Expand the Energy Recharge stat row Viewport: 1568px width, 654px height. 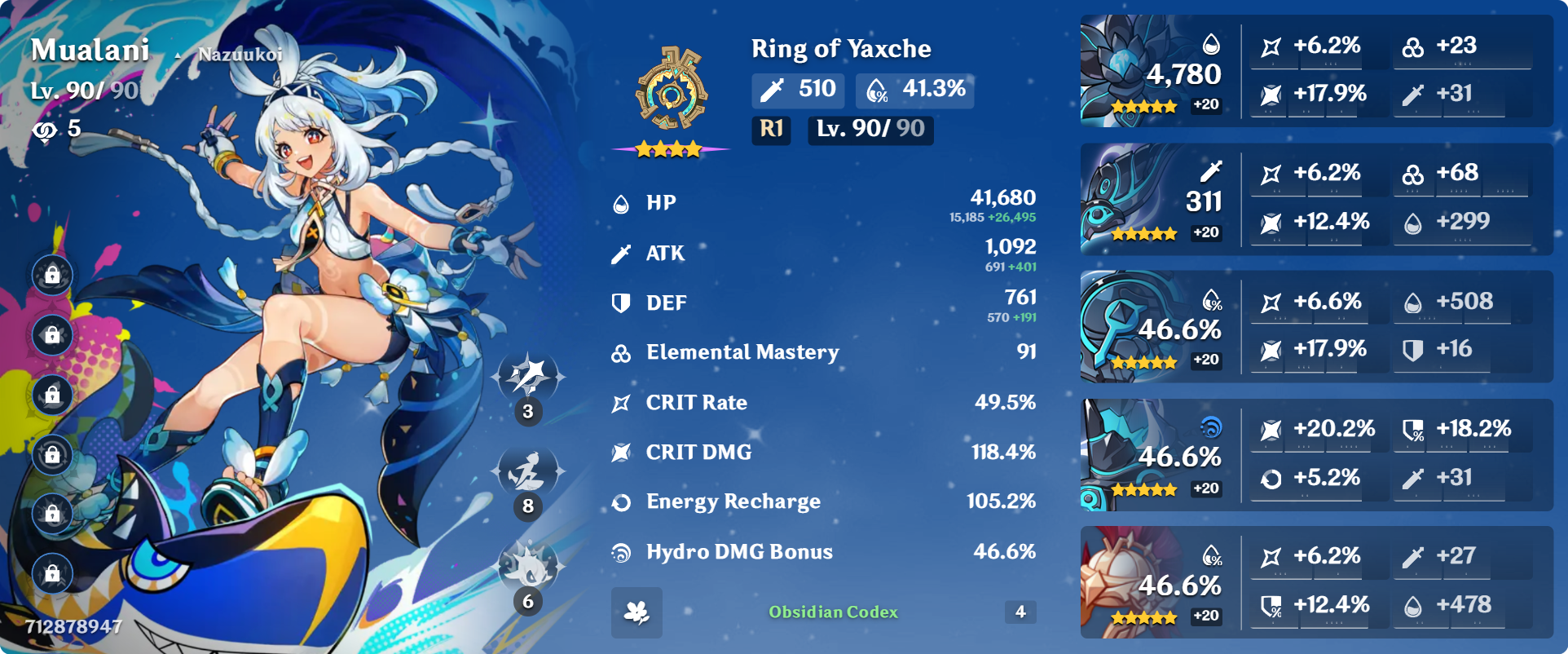click(815, 501)
